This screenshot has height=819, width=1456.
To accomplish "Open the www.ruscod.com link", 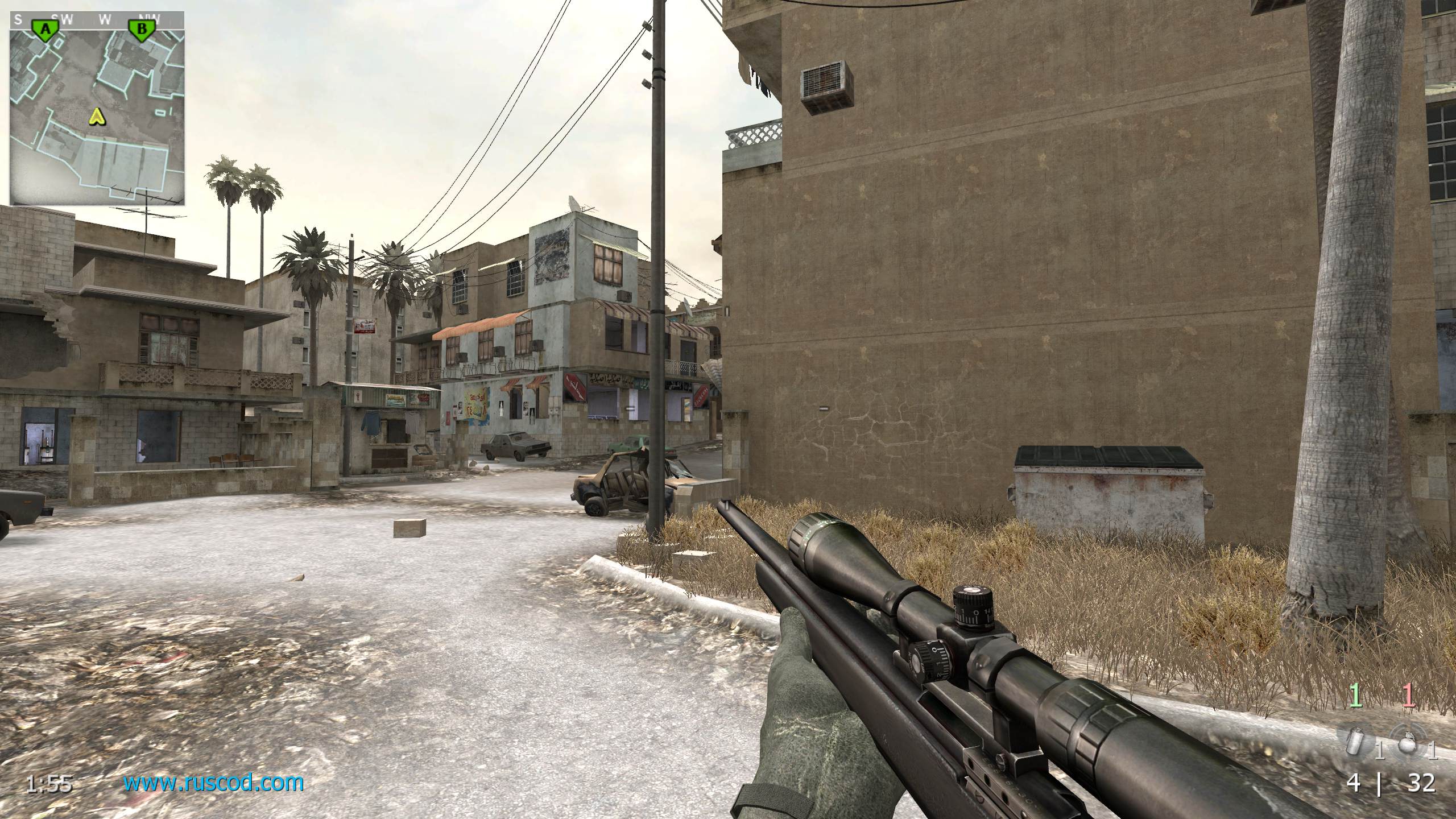I will pyautogui.click(x=213, y=783).
